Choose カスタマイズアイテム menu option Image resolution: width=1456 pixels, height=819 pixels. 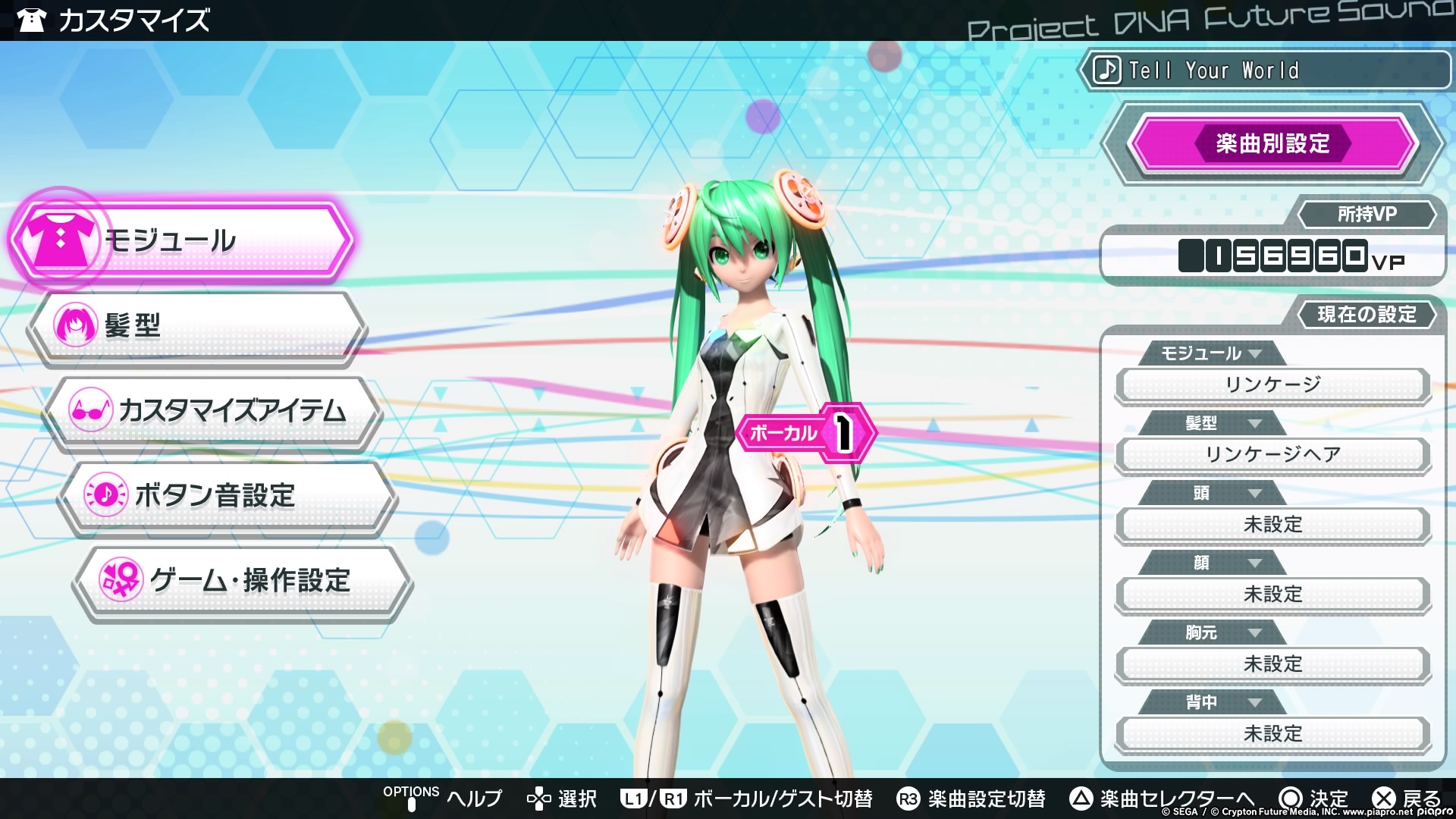(x=212, y=410)
